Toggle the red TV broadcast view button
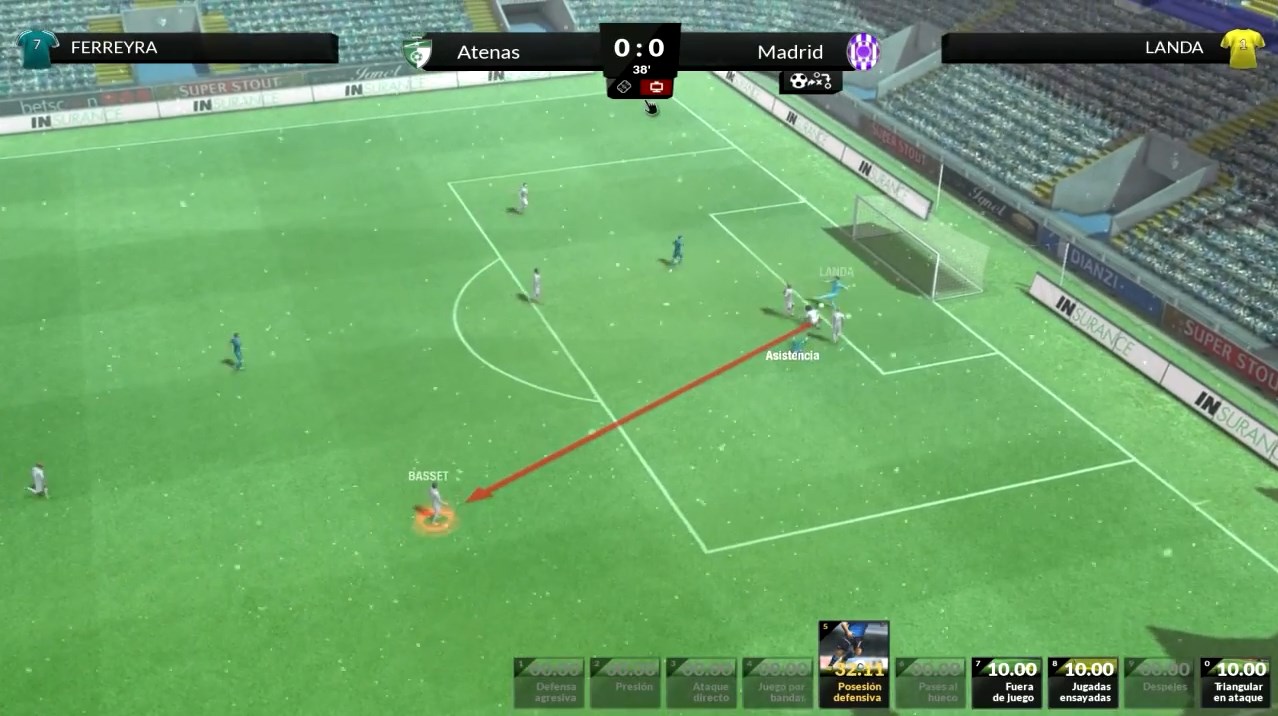Screen dimensions: 1278x716 [656, 88]
